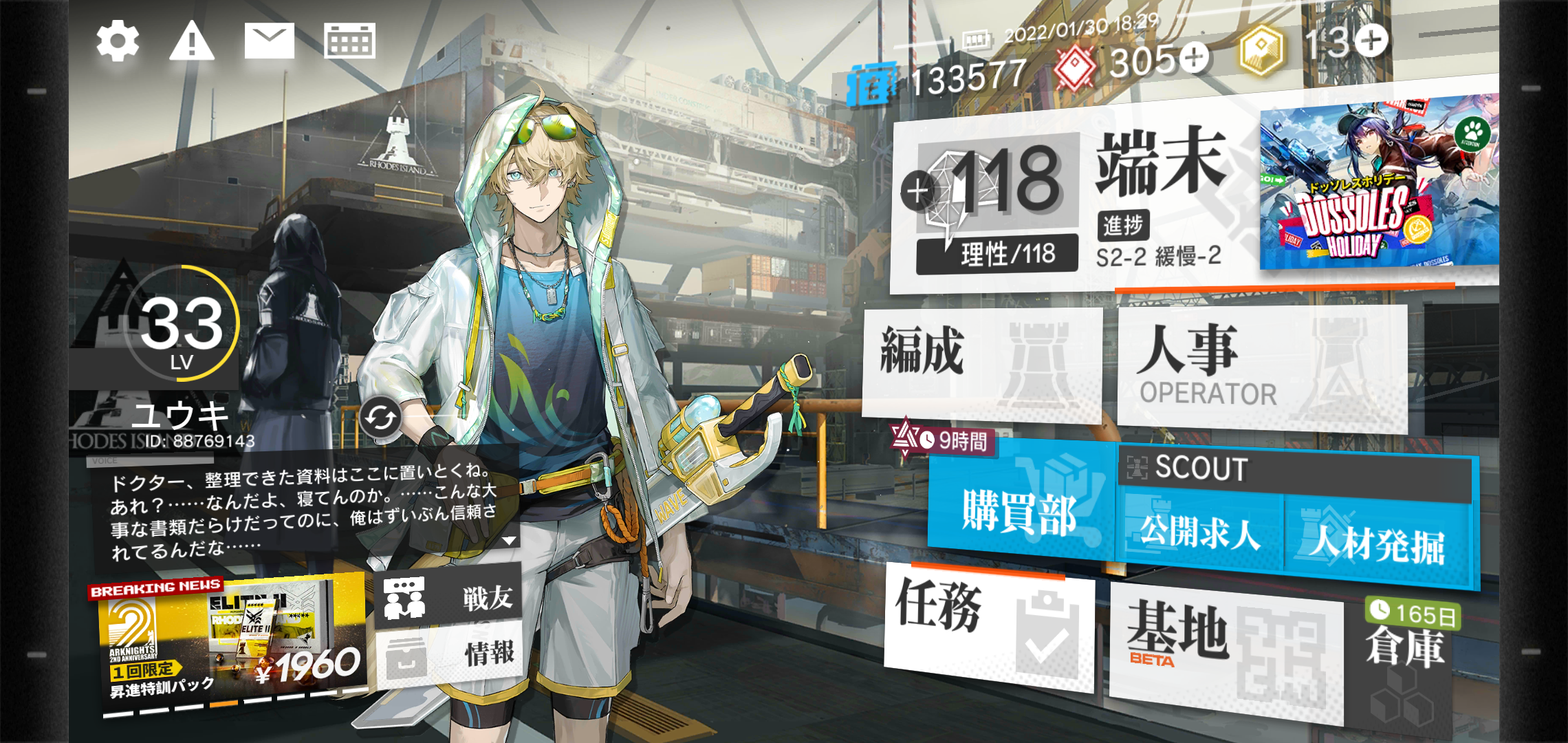Open the calendar event icon
The image size is (1568, 743).
[349, 41]
